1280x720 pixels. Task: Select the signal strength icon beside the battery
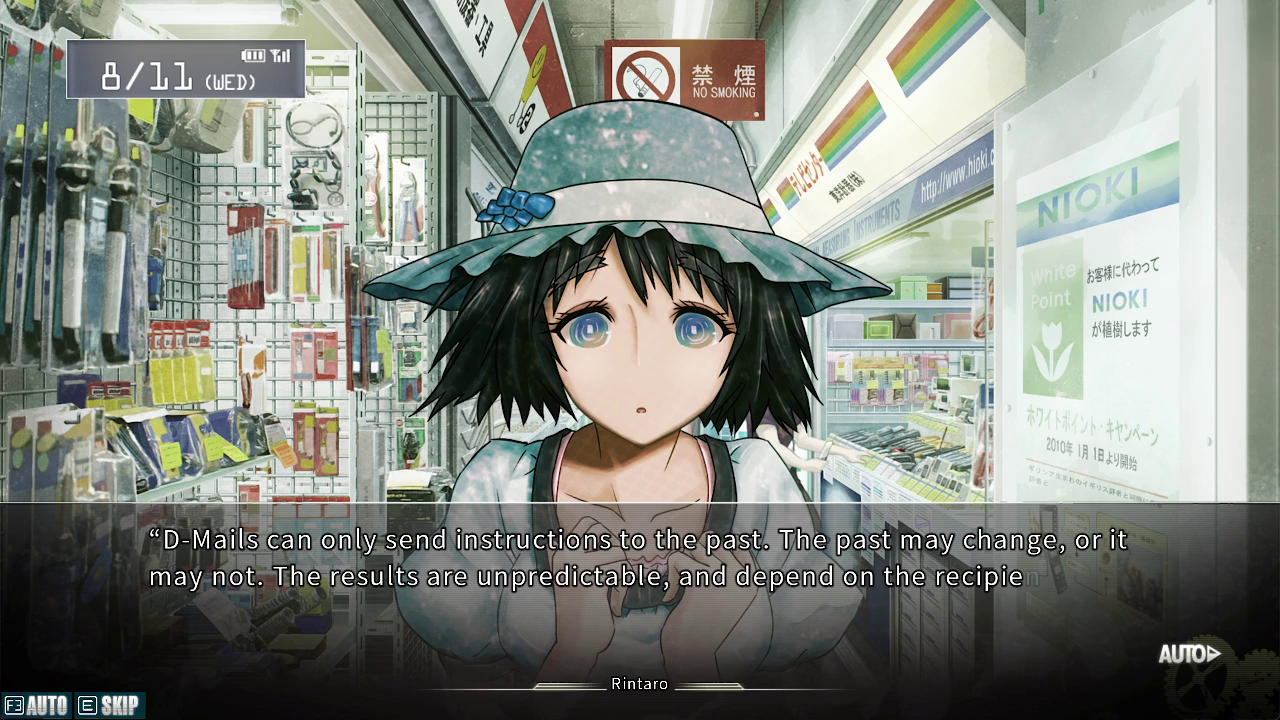[x=281, y=56]
